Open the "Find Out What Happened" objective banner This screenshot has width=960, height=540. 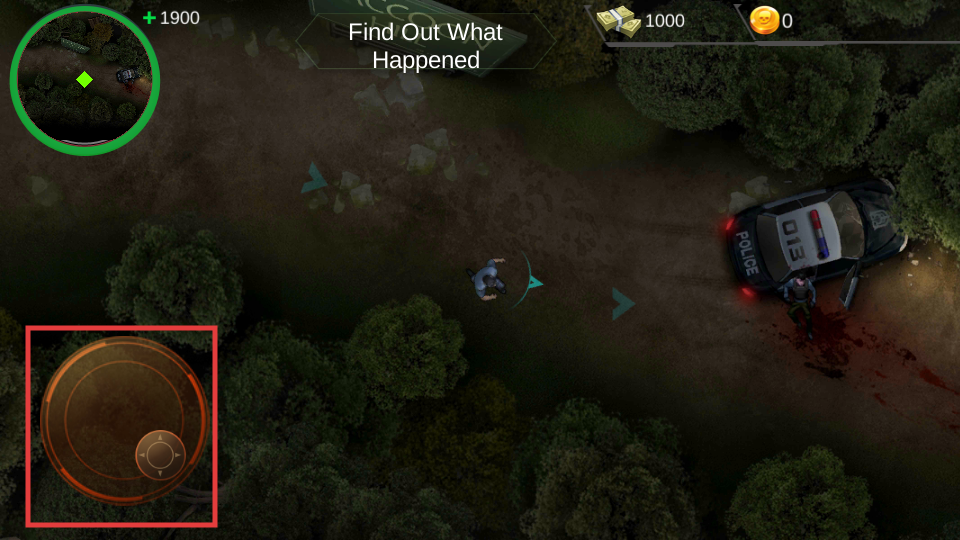tap(425, 46)
